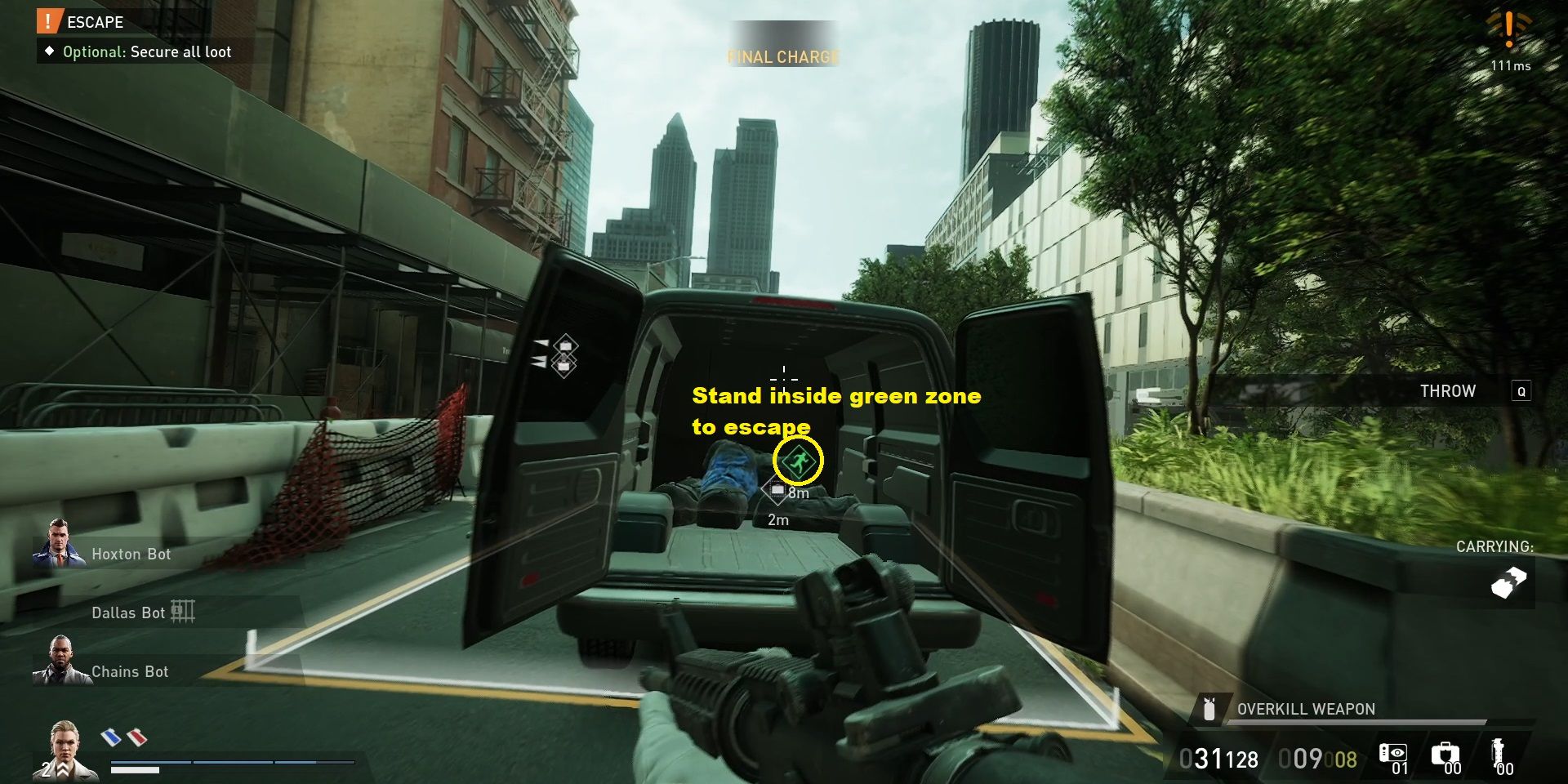
Task: Click the medic bag icon showing 00
Action: pyautogui.click(x=1446, y=752)
